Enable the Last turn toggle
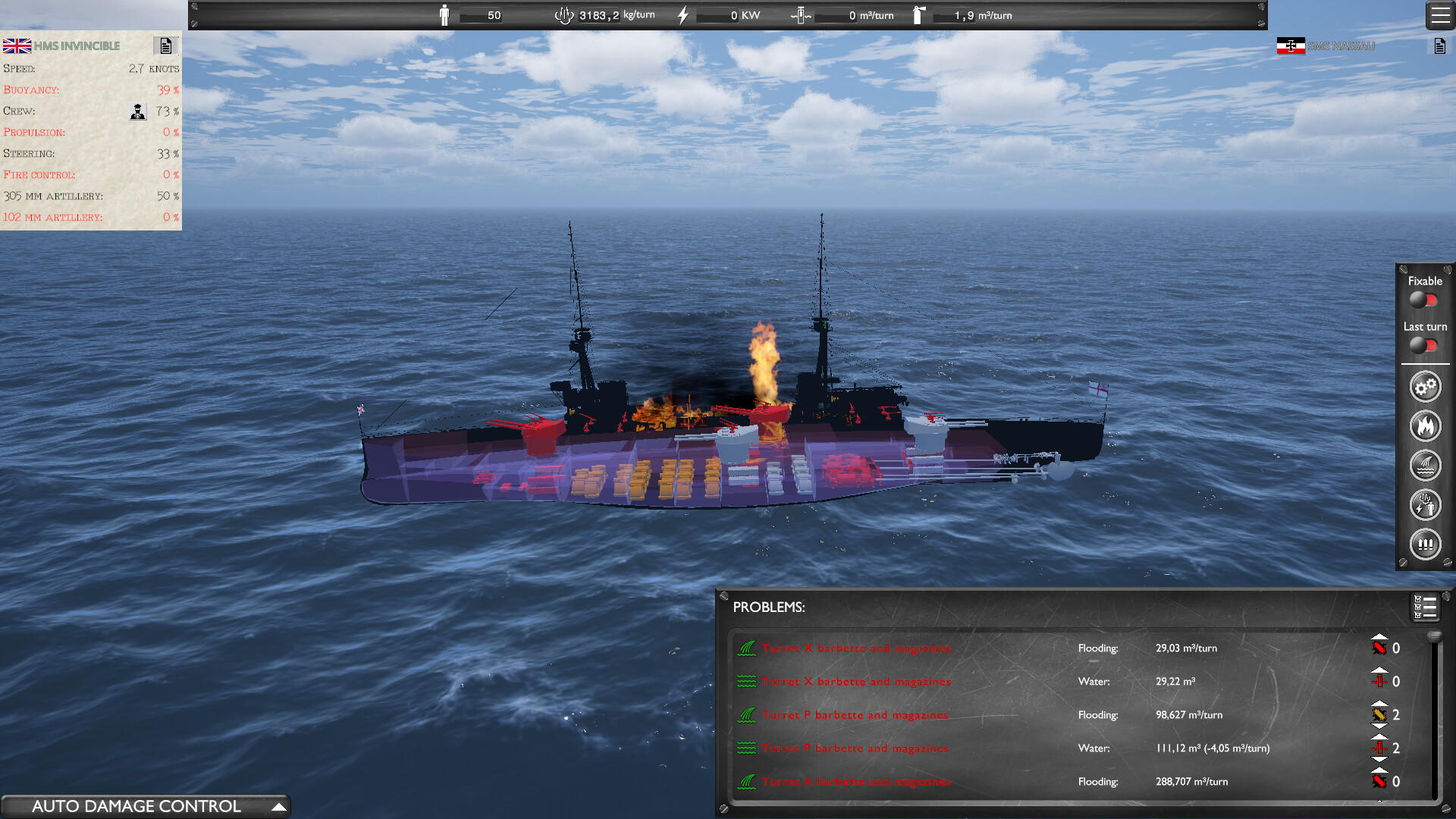 (x=1423, y=347)
